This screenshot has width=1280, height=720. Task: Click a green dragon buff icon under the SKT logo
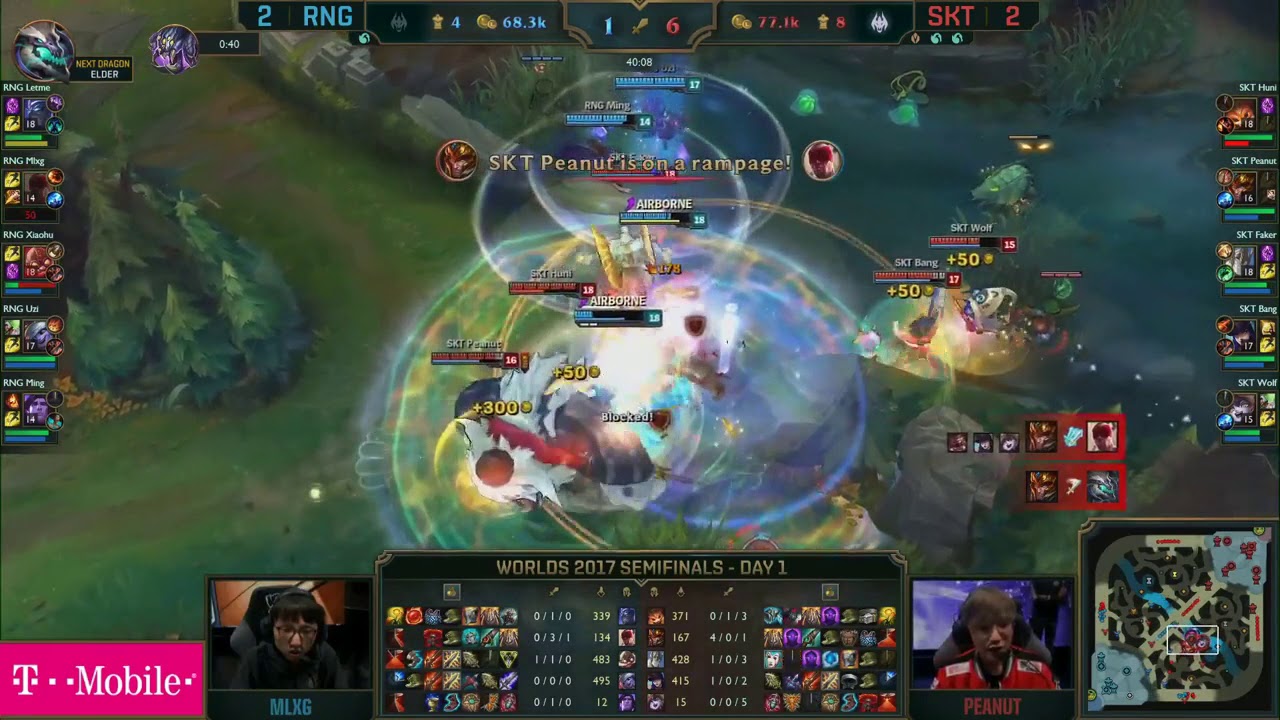(x=936, y=37)
